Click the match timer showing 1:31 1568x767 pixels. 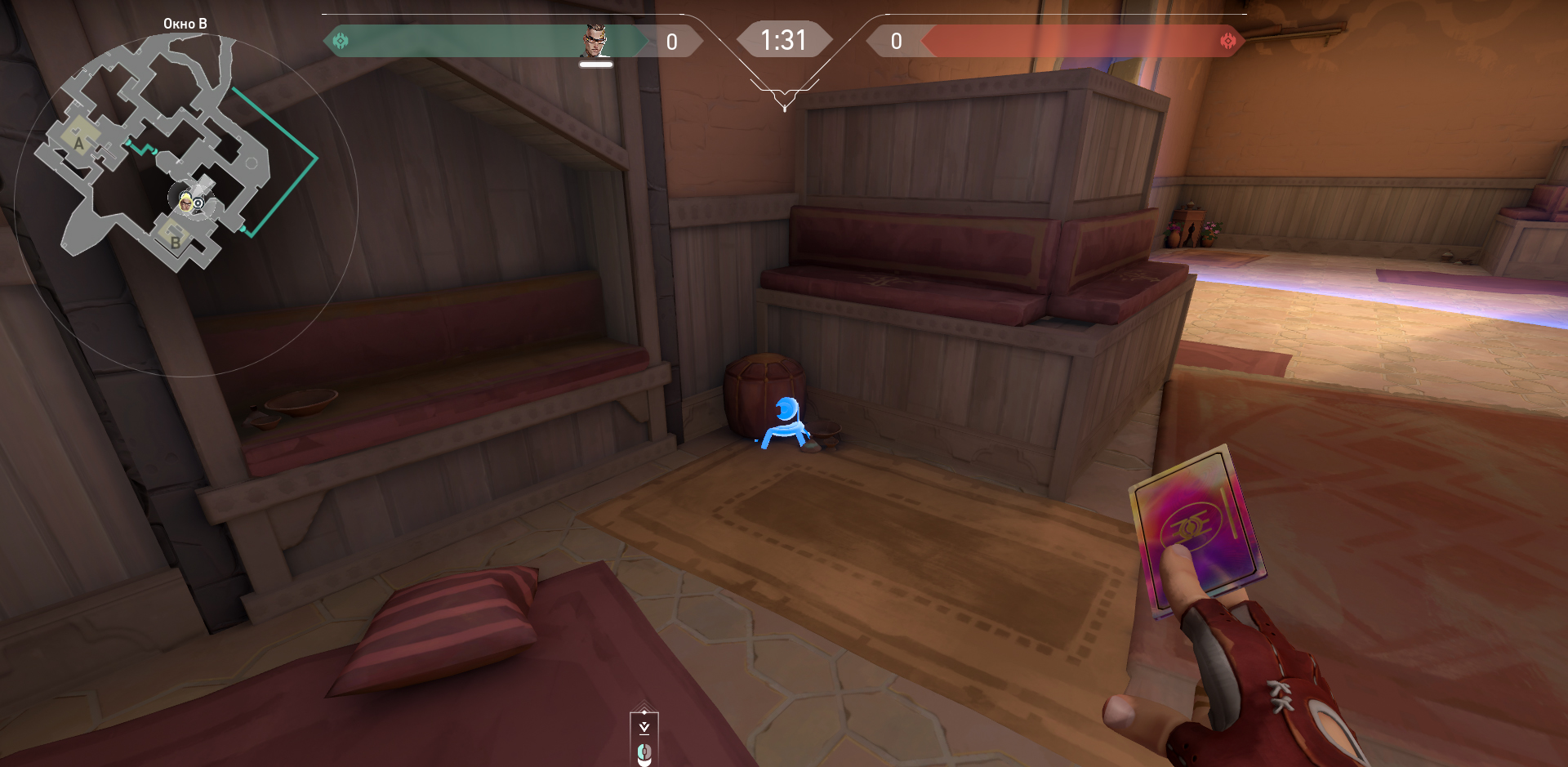tap(784, 38)
